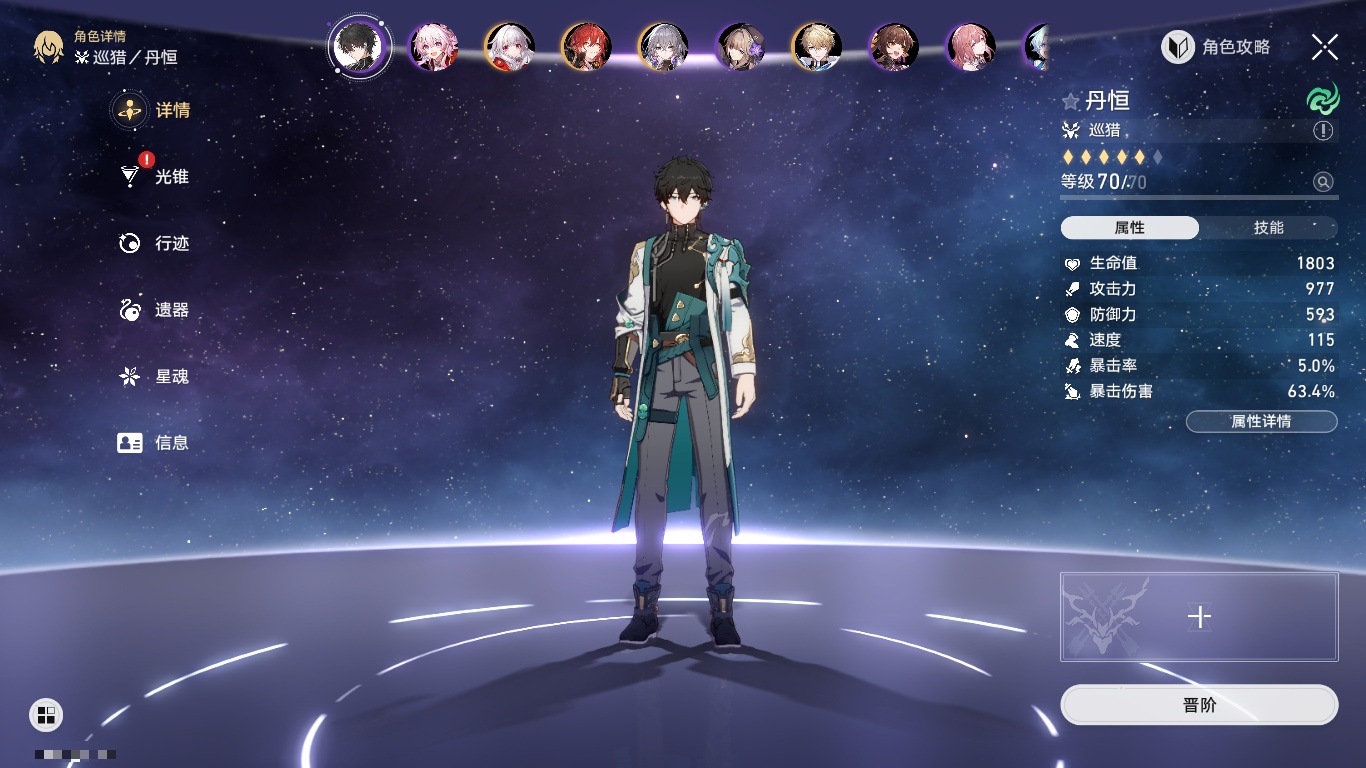Click the wind element swirl icon

(x=1322, y=100)
